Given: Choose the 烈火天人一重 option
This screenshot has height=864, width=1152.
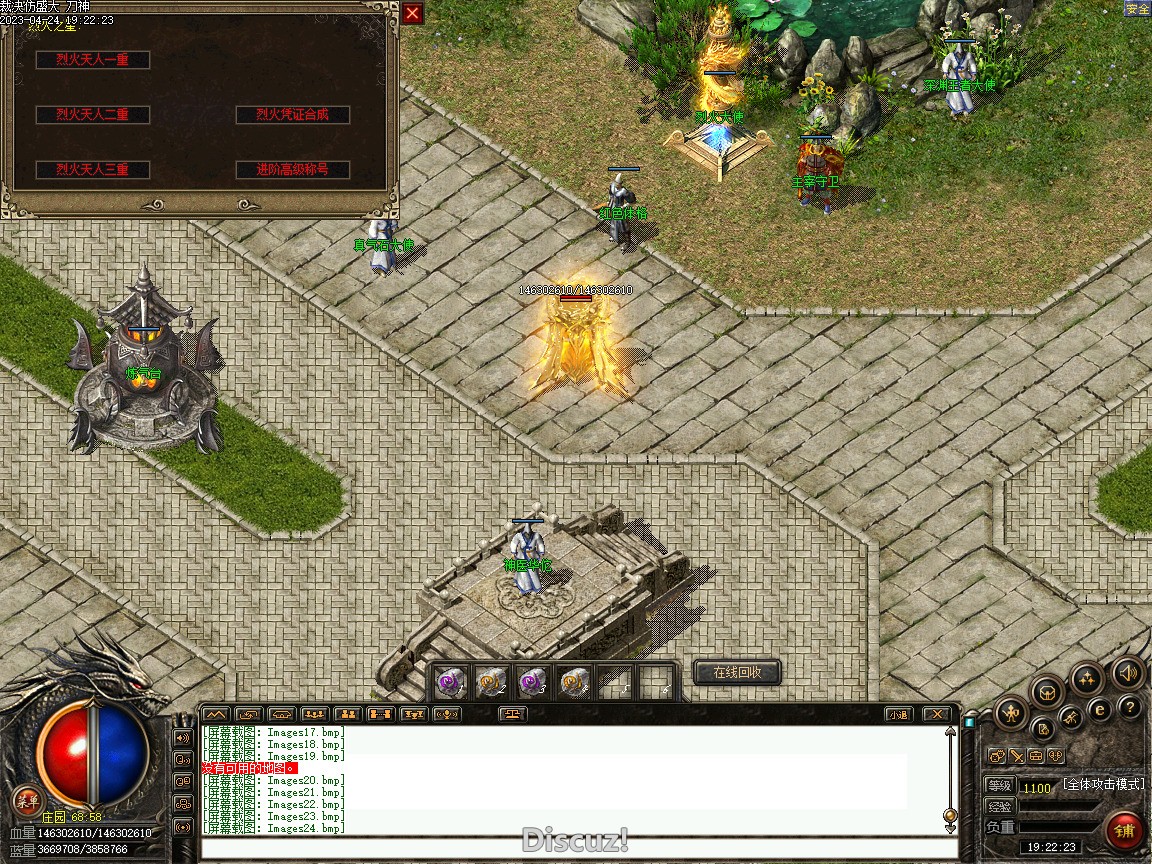Looking at the screenshot, I should [x=93, y=60].
